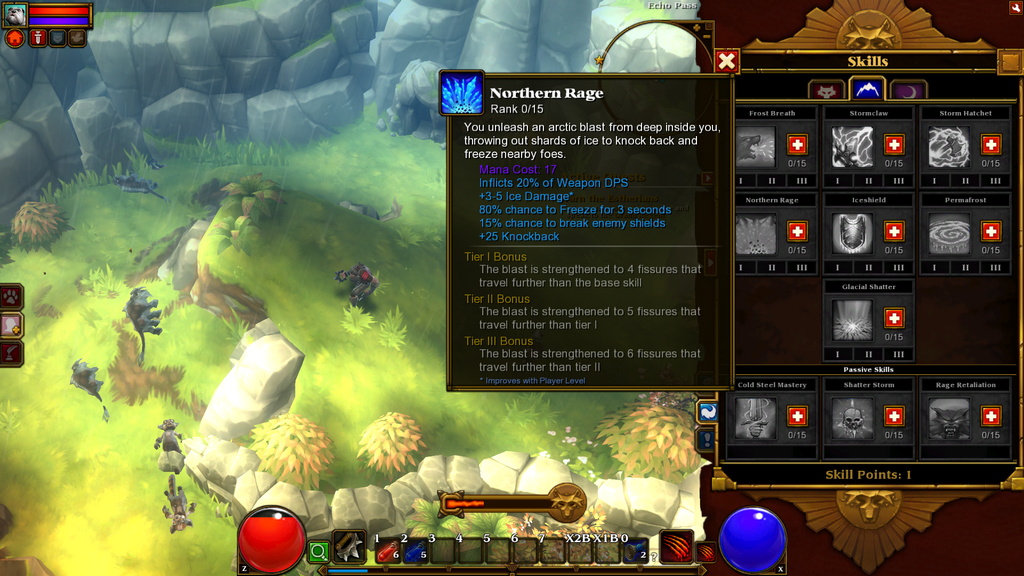
Task: Click the Northern Rage skill icon
Action: 755,234
